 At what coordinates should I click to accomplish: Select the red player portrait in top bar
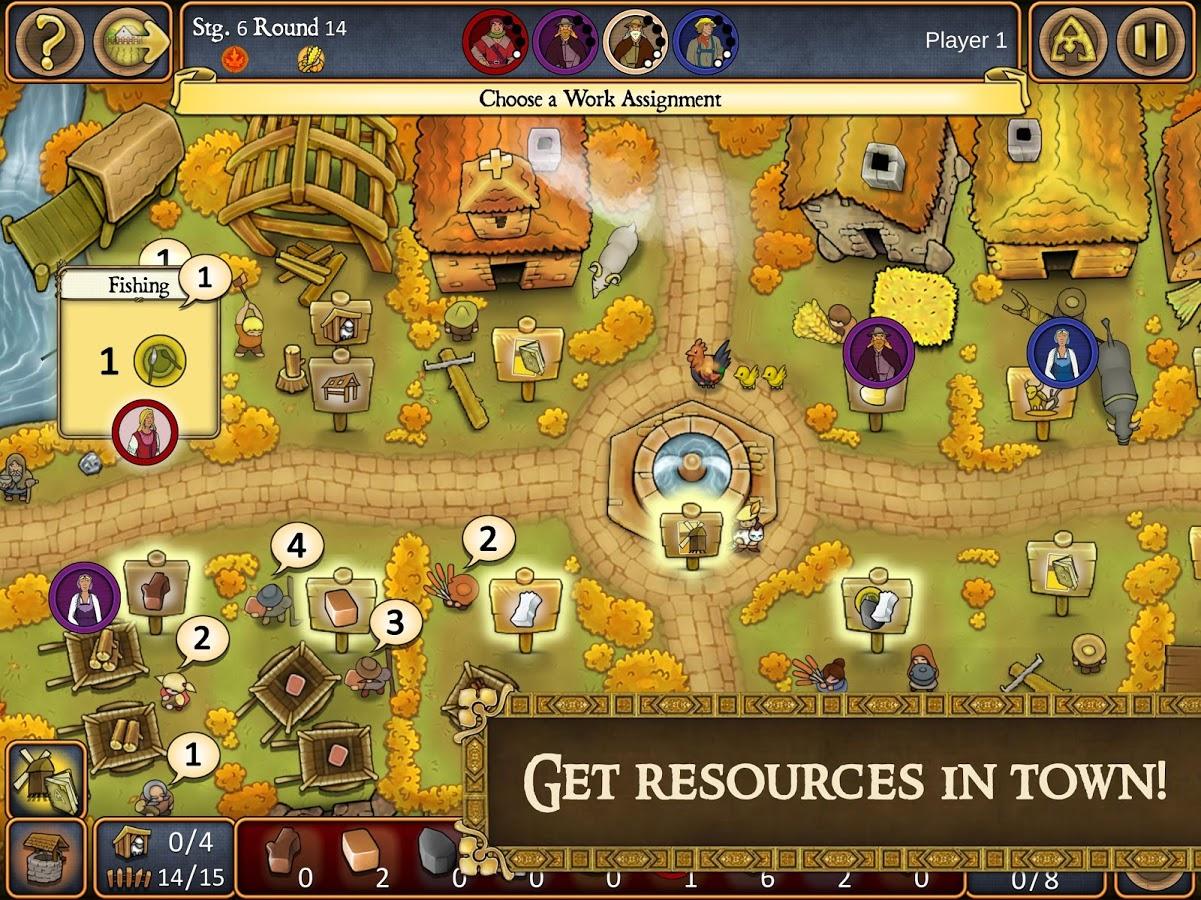point(494,41)
